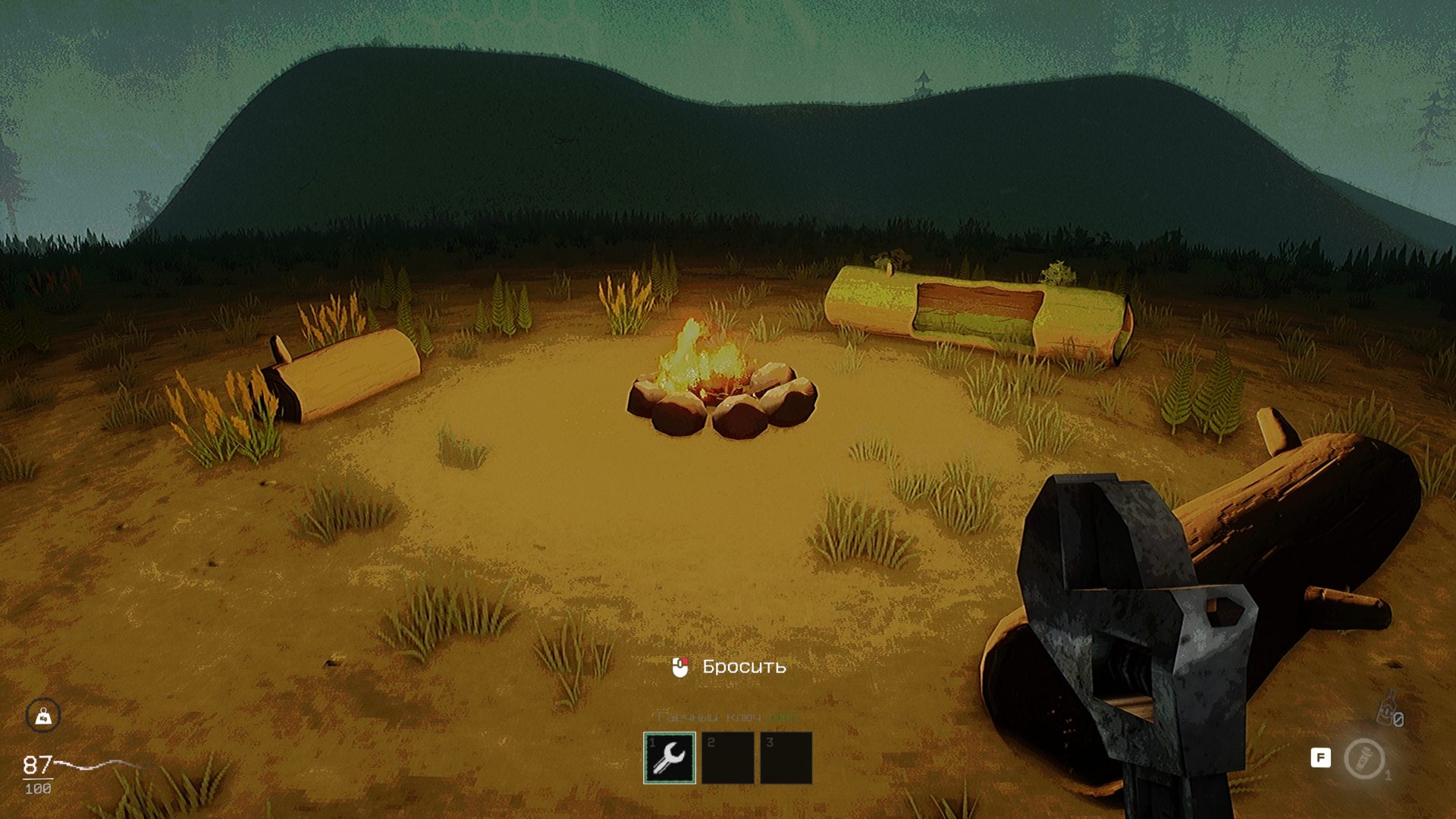Toggle the flashlight icon
Screen dimensions: 1456x819
(1364, 758)
